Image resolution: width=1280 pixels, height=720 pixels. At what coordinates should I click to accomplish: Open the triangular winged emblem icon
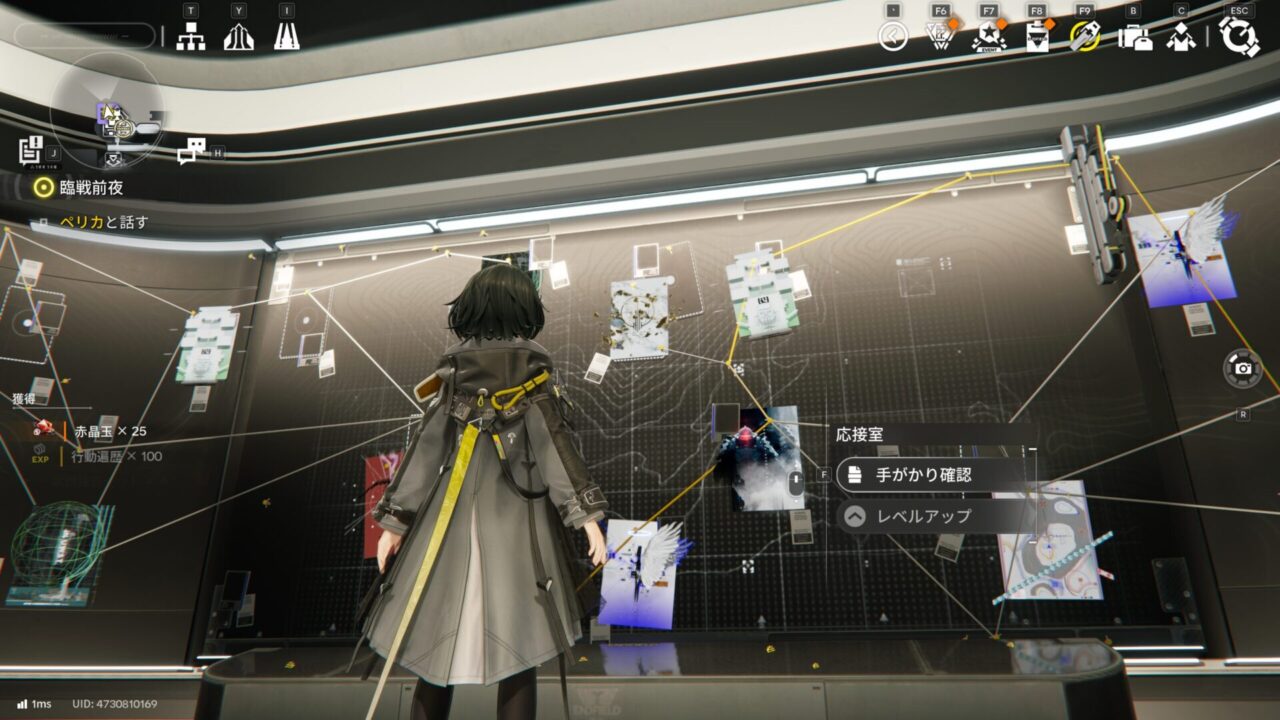tap(940, 37)
